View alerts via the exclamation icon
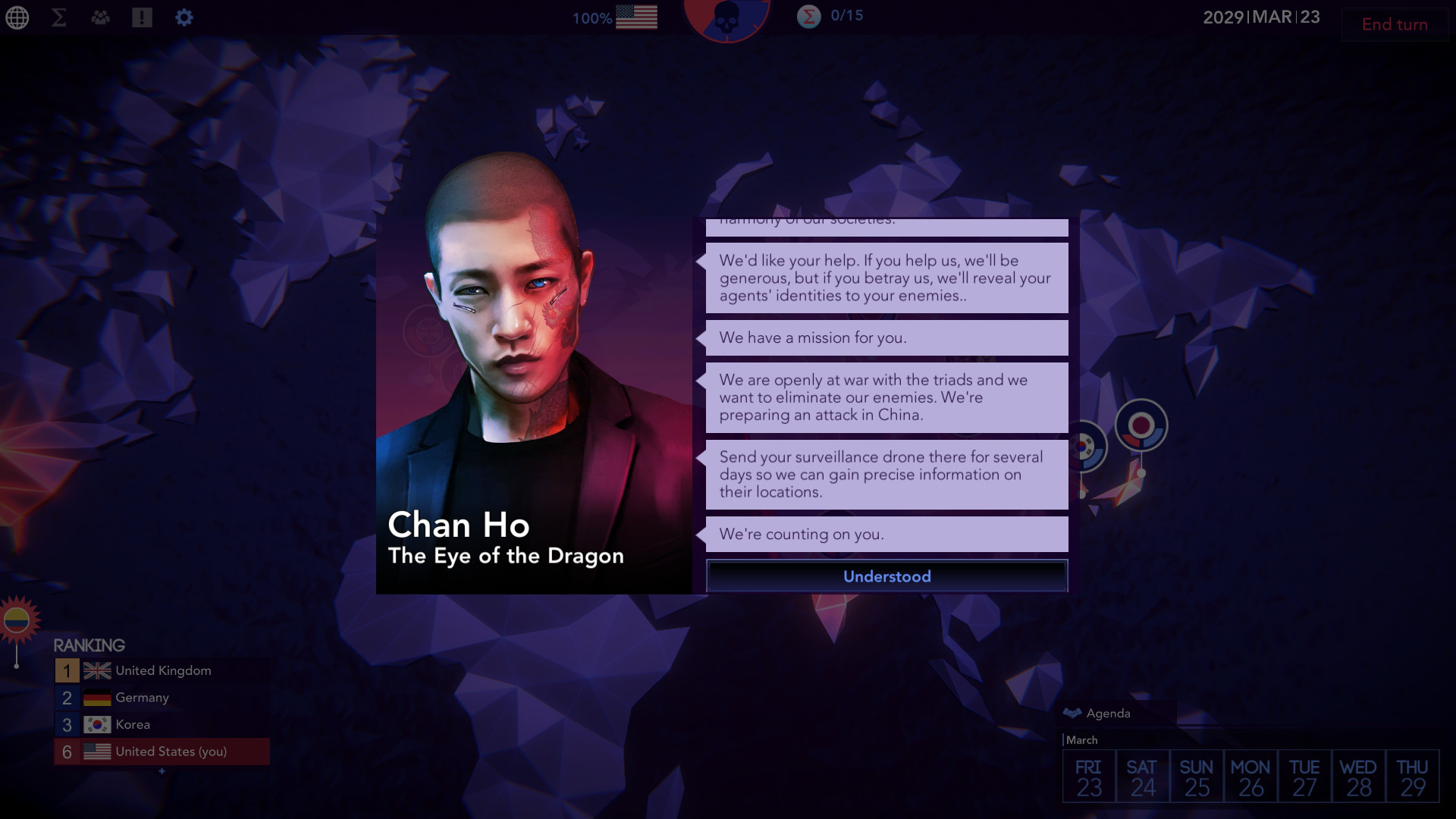 tap(141, 16)
